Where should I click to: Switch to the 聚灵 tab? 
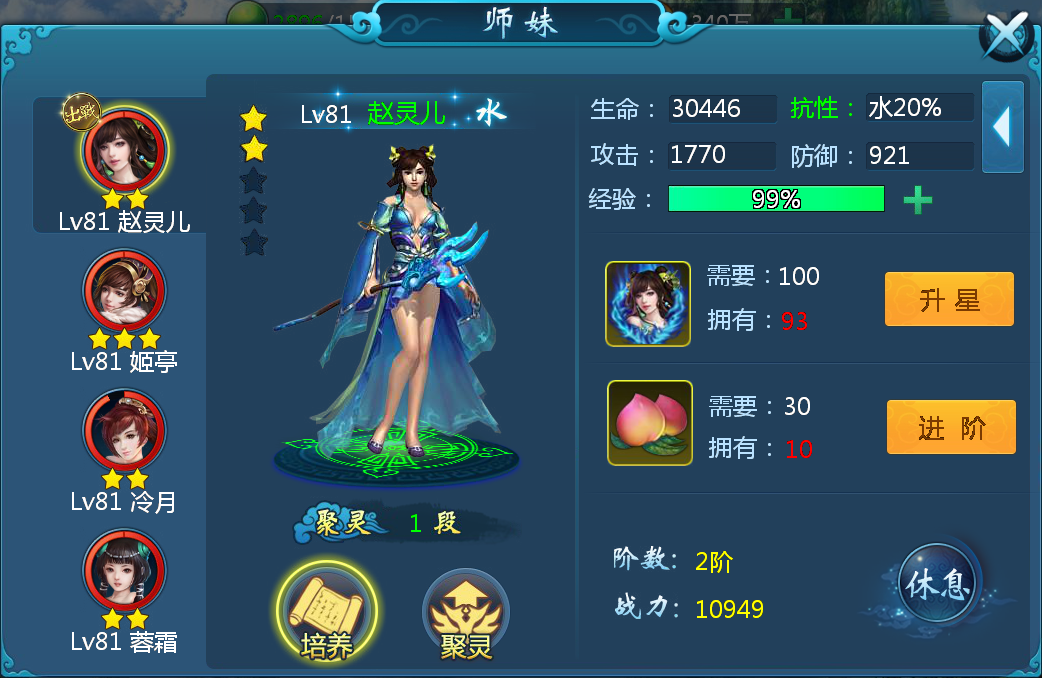(466, 613)
